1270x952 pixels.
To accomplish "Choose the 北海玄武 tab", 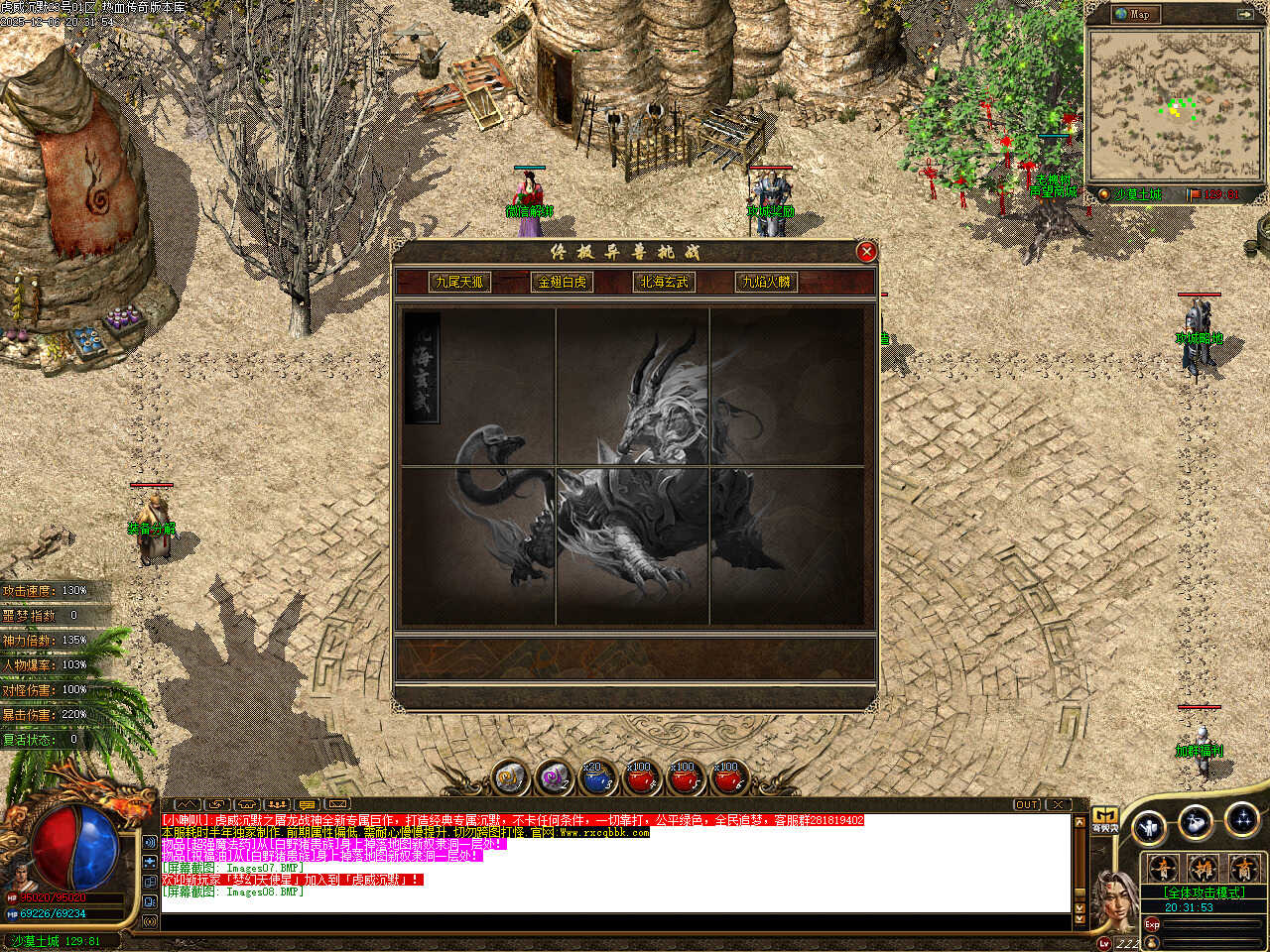I will point(664,283).
